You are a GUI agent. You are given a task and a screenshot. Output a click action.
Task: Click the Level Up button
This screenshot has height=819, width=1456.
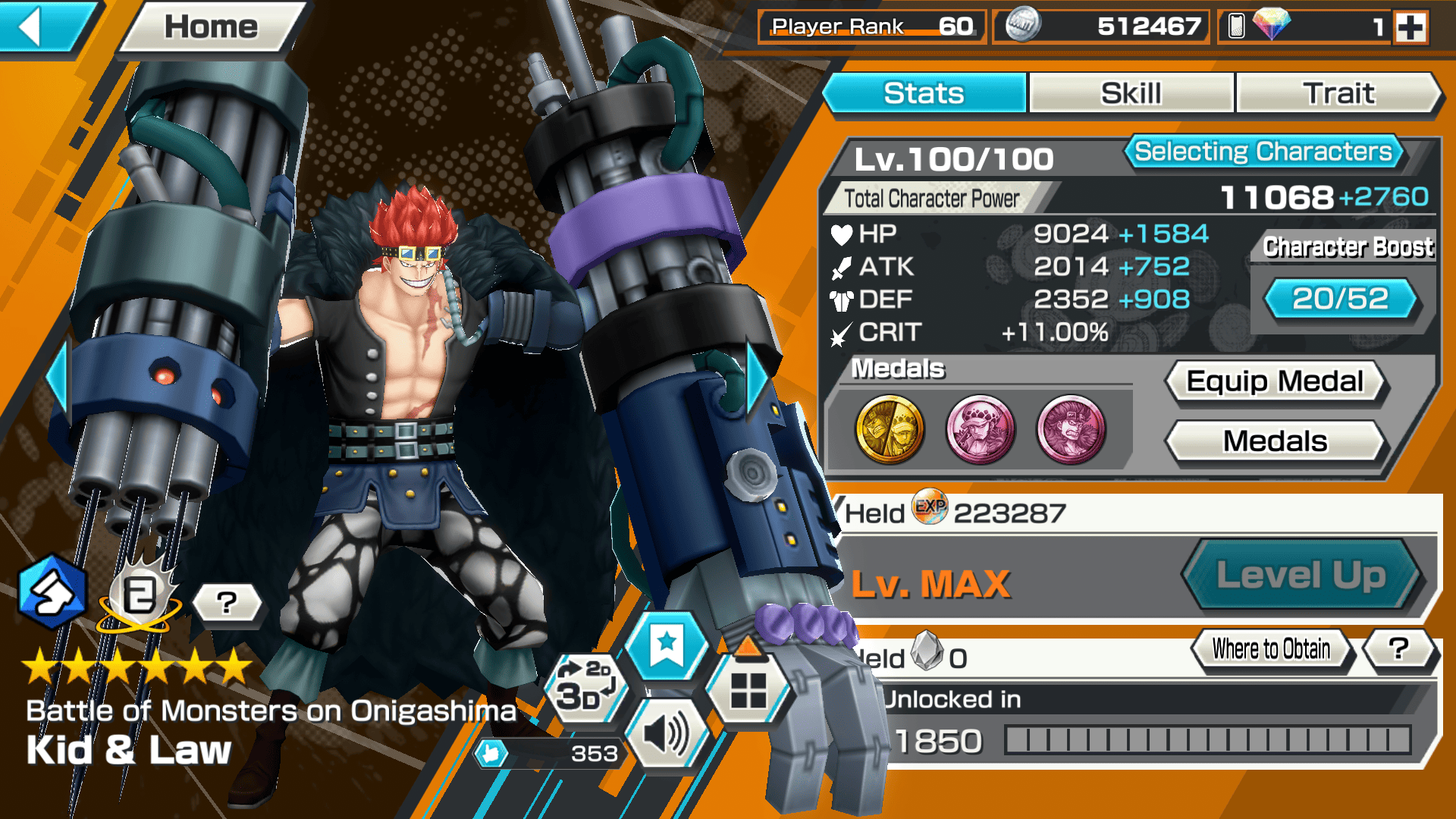[1301, 575]
